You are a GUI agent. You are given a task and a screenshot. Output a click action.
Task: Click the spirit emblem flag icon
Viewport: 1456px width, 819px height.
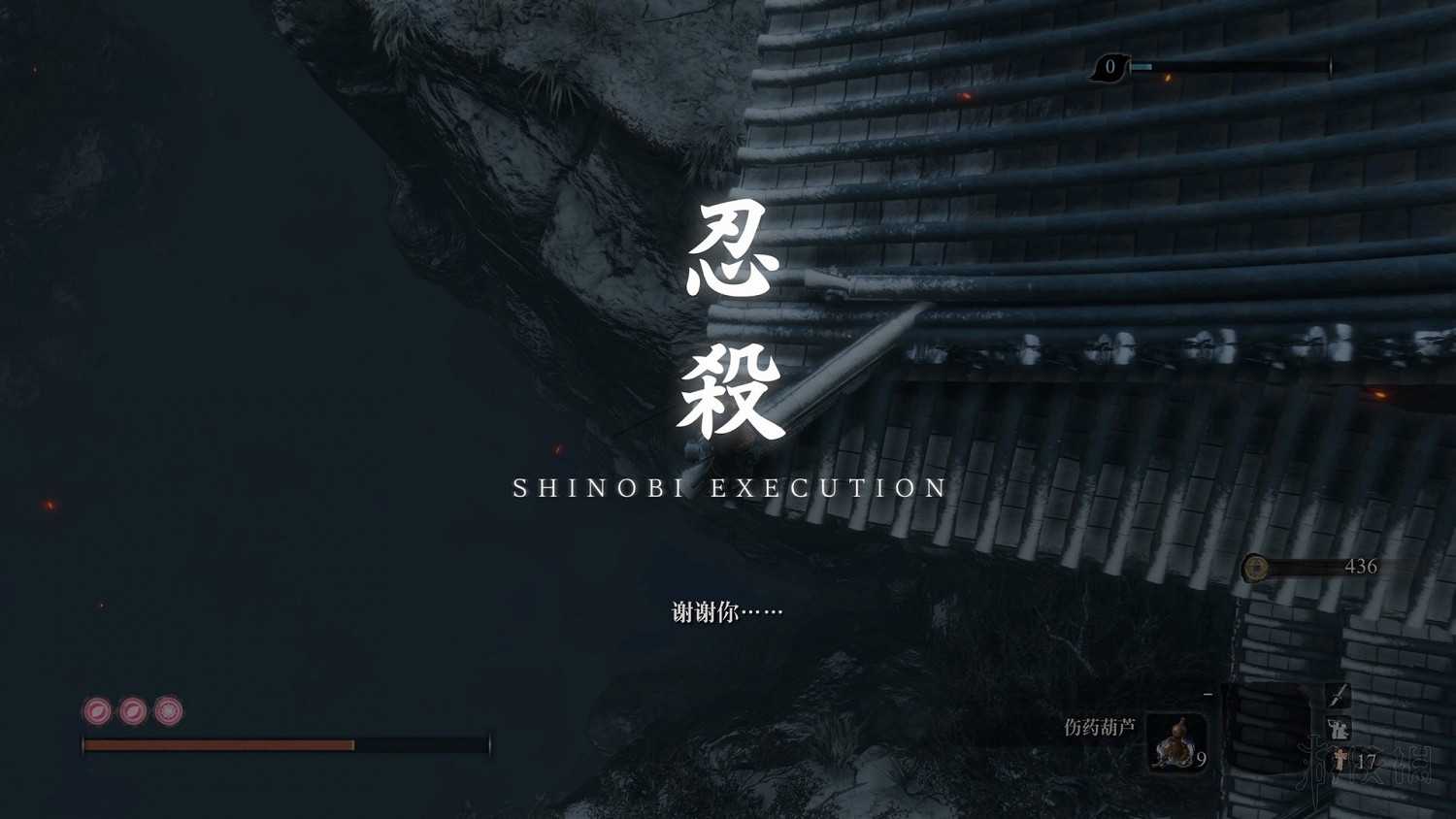click(1110, 68)
